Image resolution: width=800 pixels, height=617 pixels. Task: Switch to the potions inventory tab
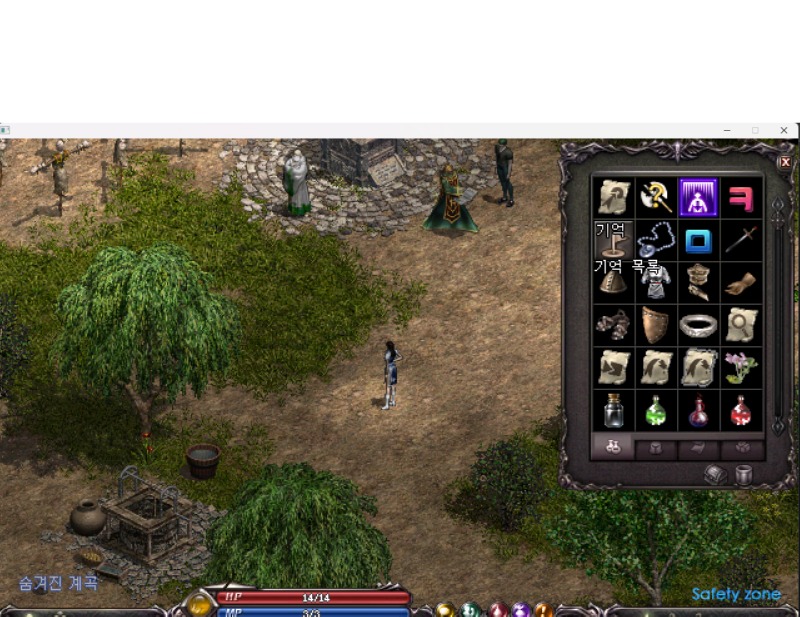click(x=612, y=448)
